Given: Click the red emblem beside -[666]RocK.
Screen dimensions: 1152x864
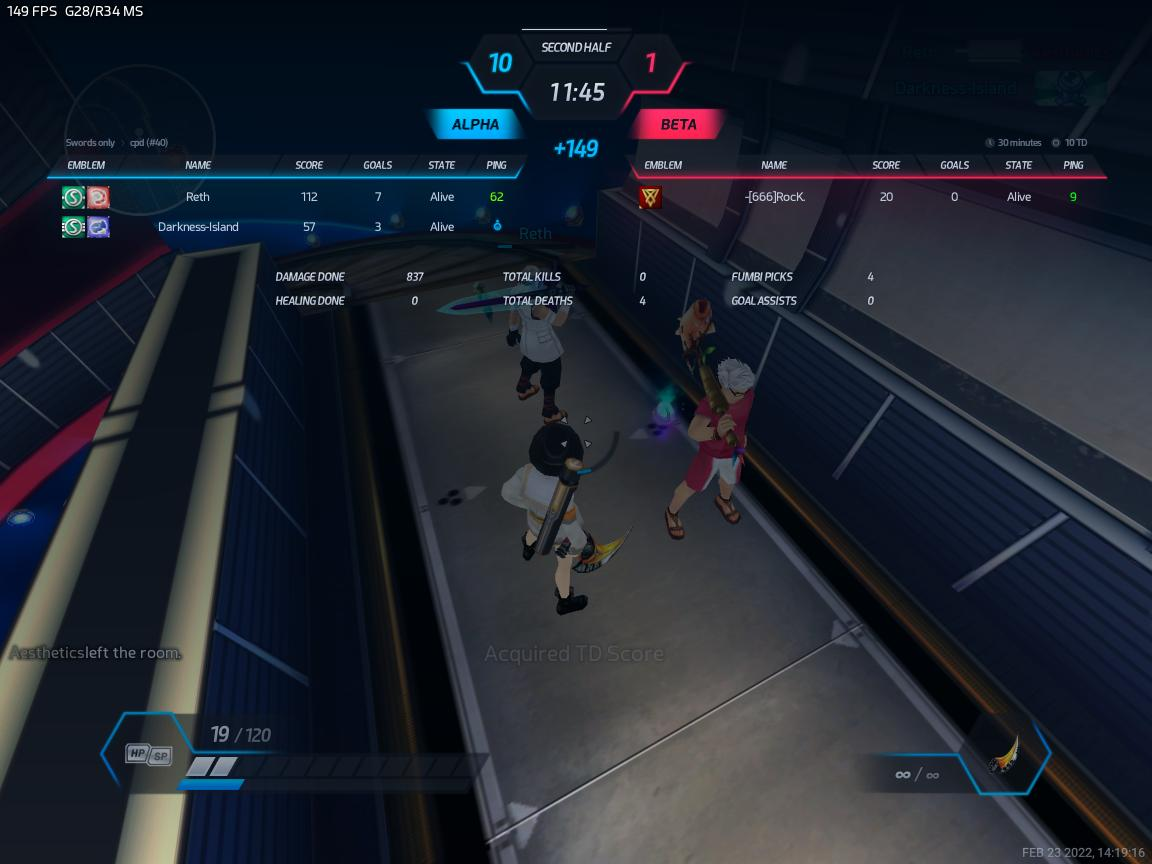Looking at the screenshot, I should point(650,197).
